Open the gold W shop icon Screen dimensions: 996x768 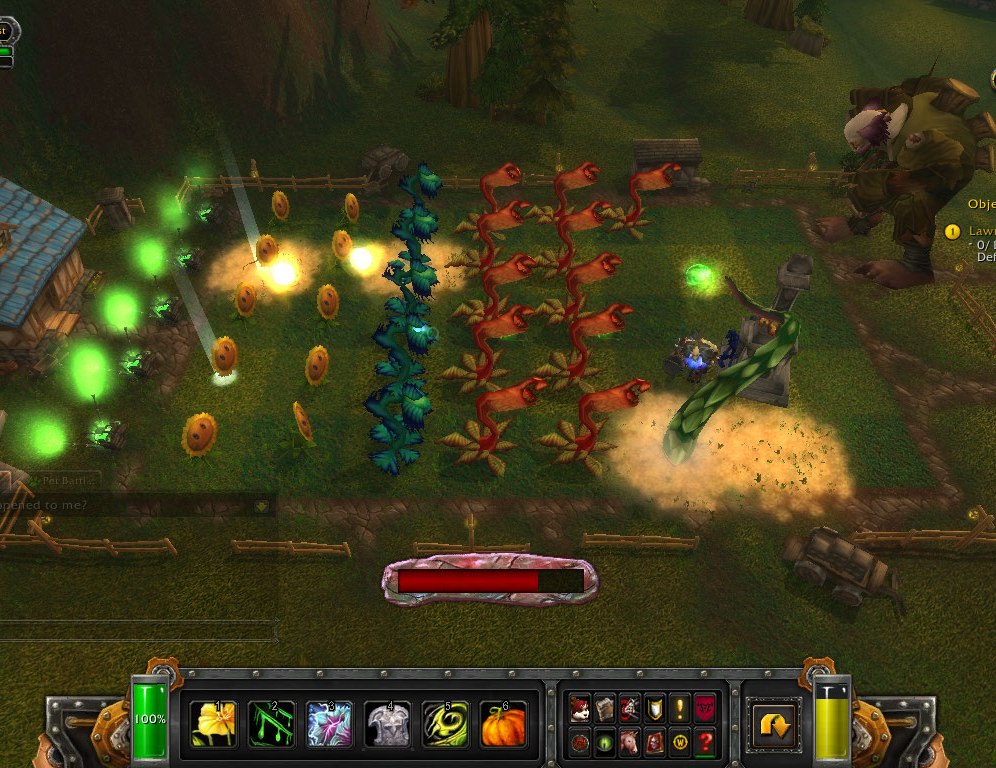[680, 742]
